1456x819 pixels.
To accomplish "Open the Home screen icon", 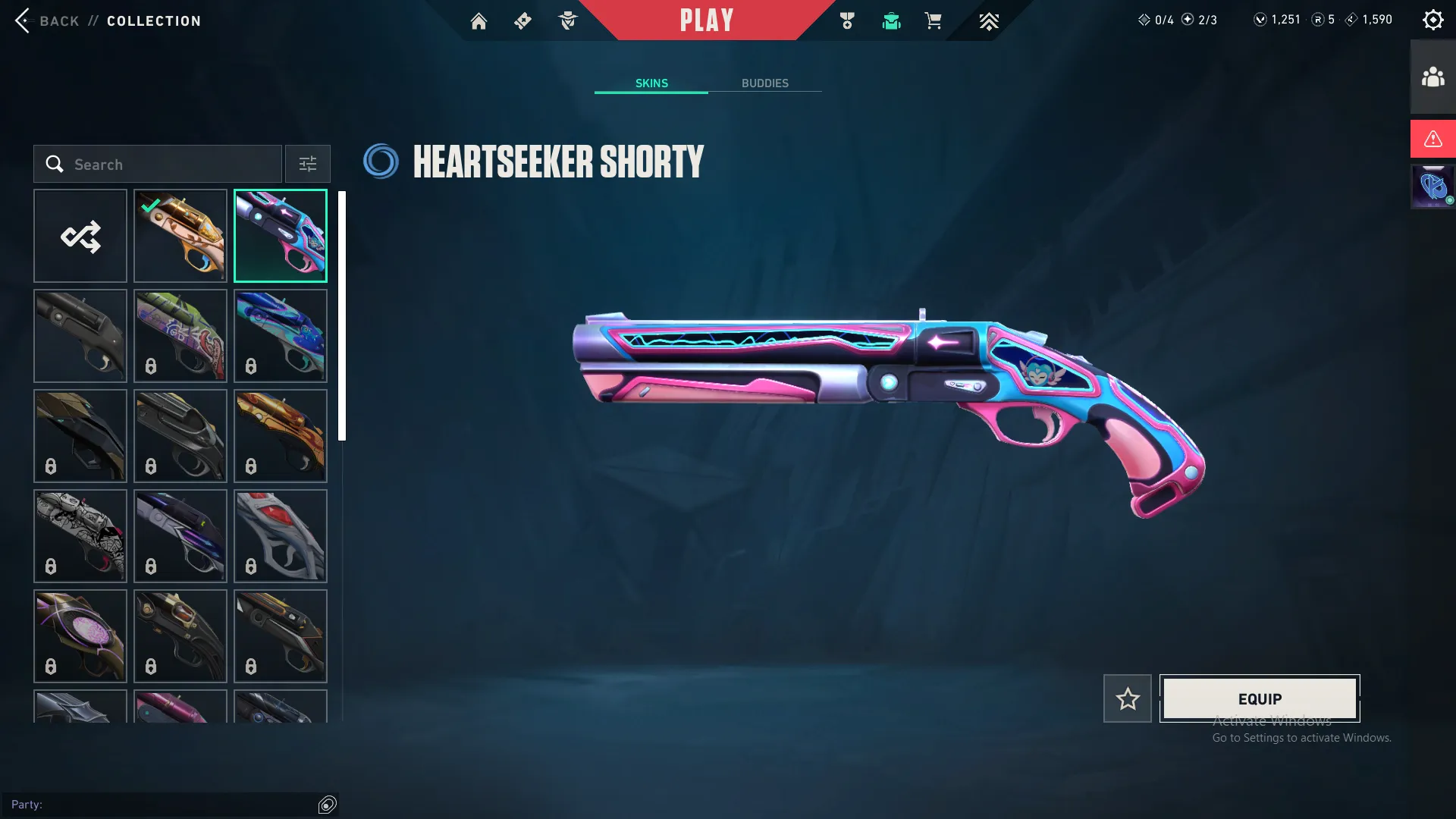I will 479,20.
